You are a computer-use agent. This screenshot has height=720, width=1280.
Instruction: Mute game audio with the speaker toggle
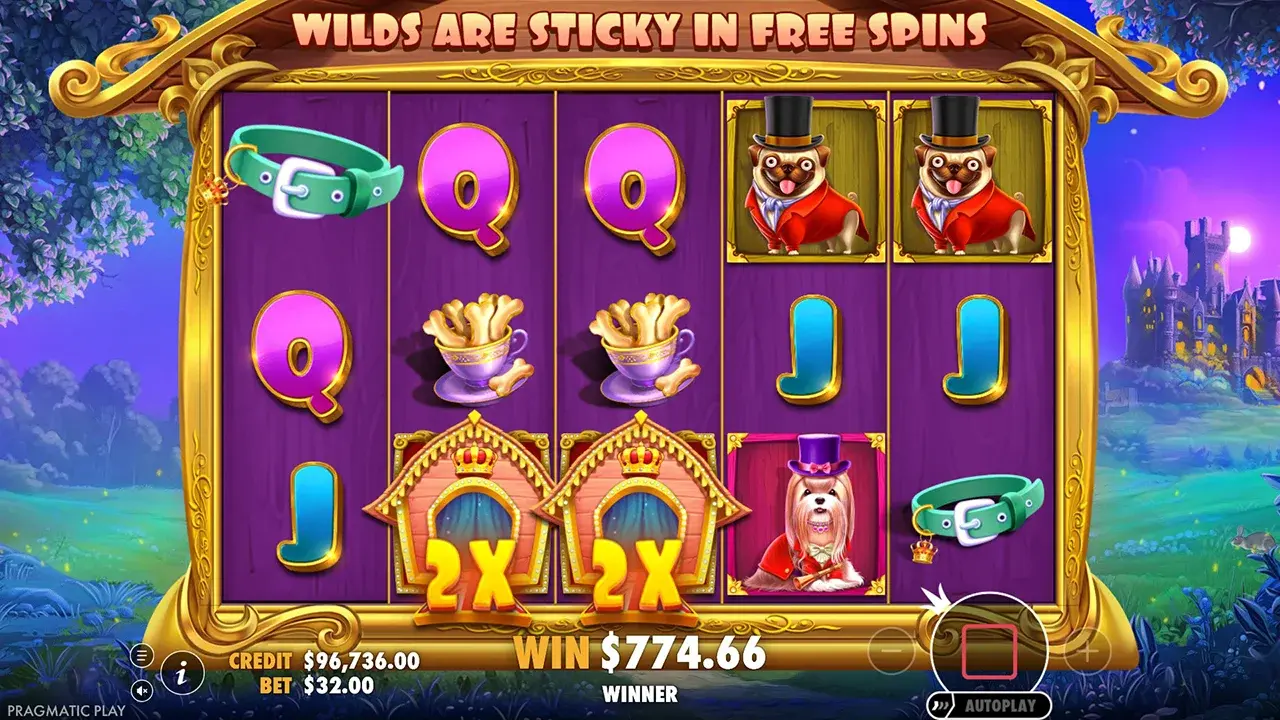141,691
